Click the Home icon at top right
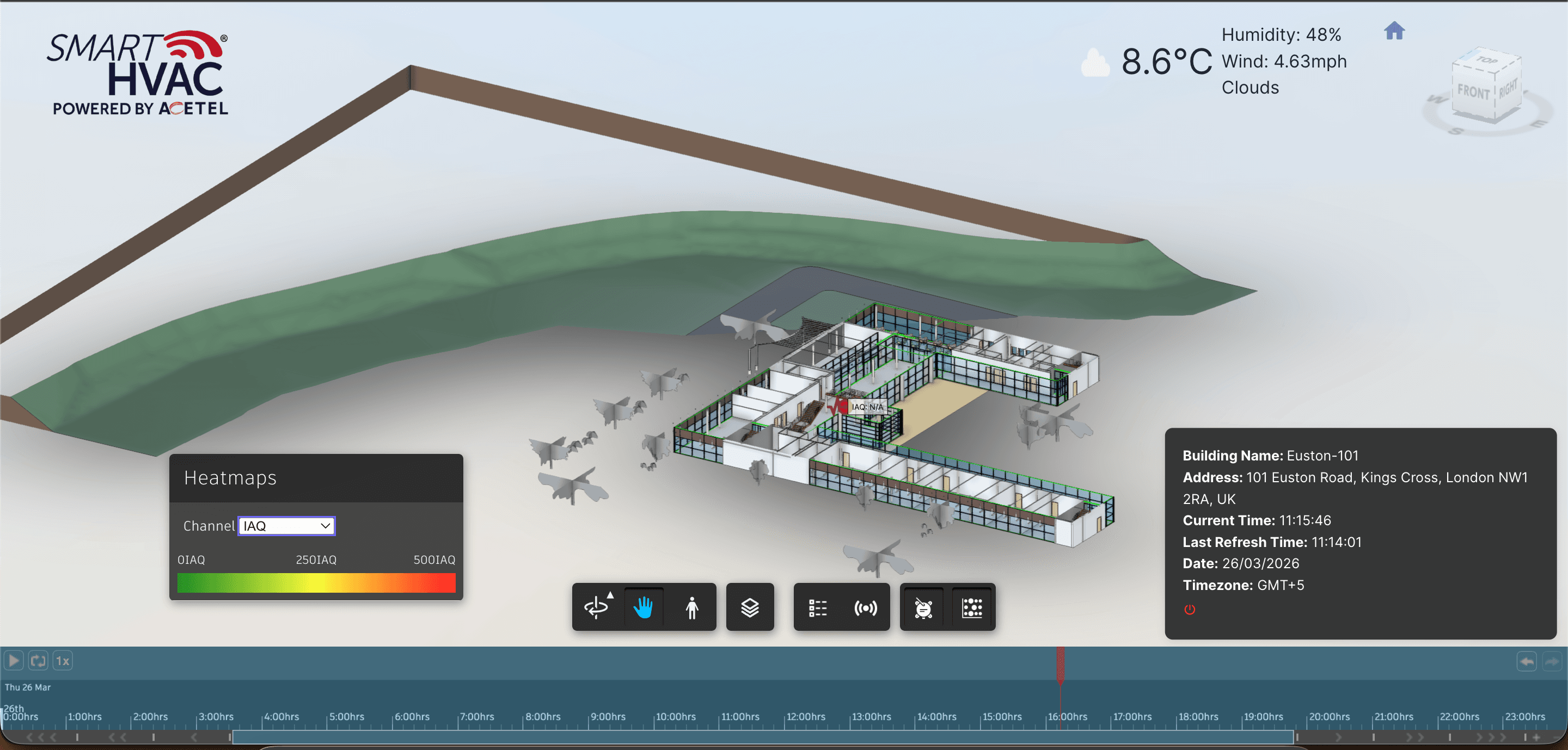 (x=1394, y=31)
